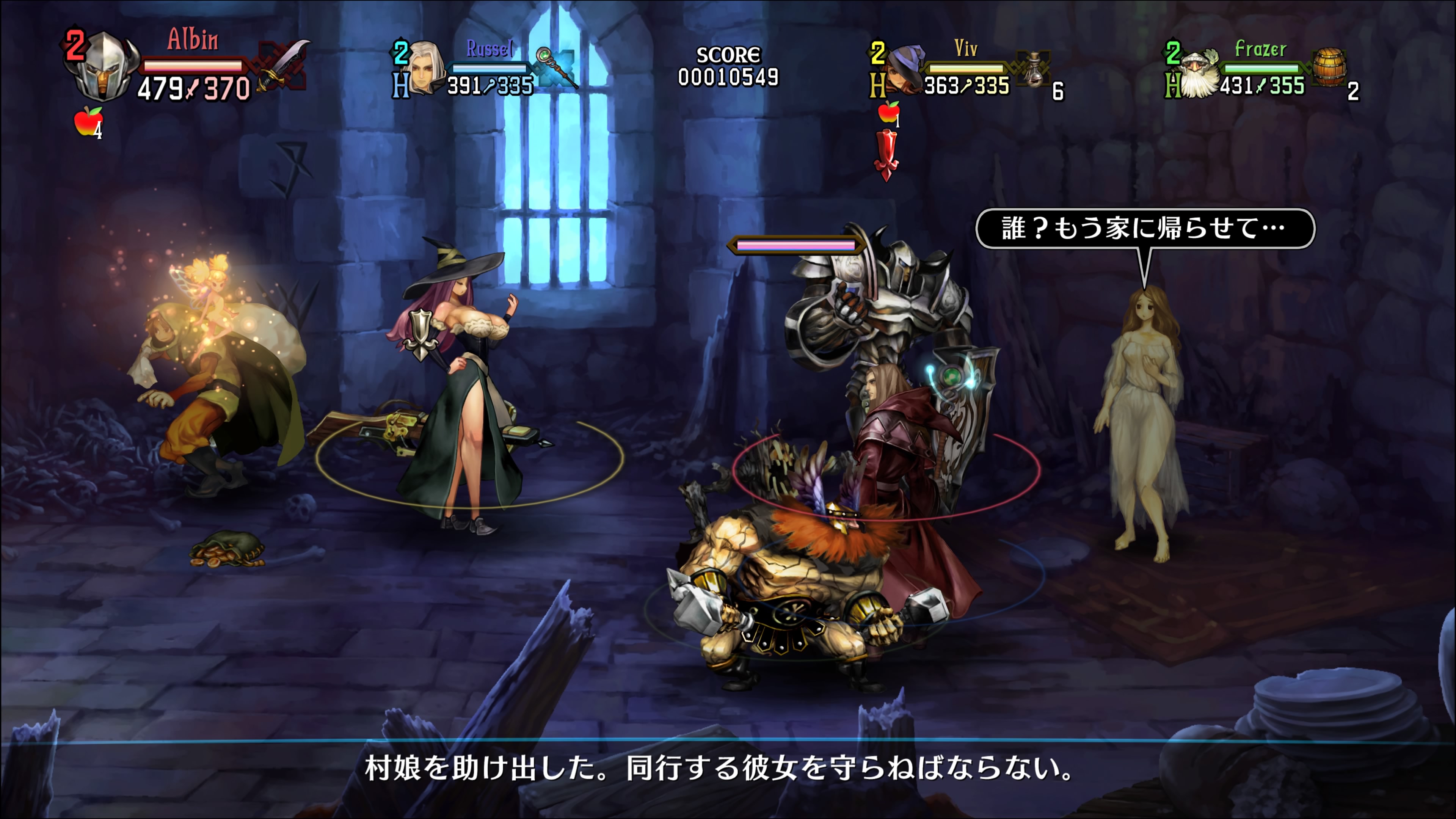Use Viv's potion flask item icon
This screenshot has height=819, width=1456.
click(1033, 69)
